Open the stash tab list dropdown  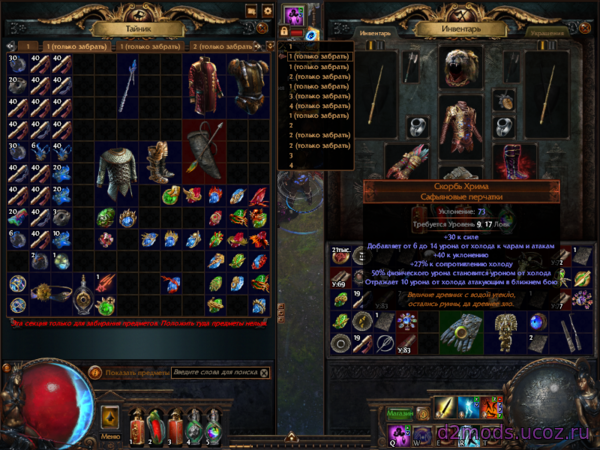(x=268, y=46)
